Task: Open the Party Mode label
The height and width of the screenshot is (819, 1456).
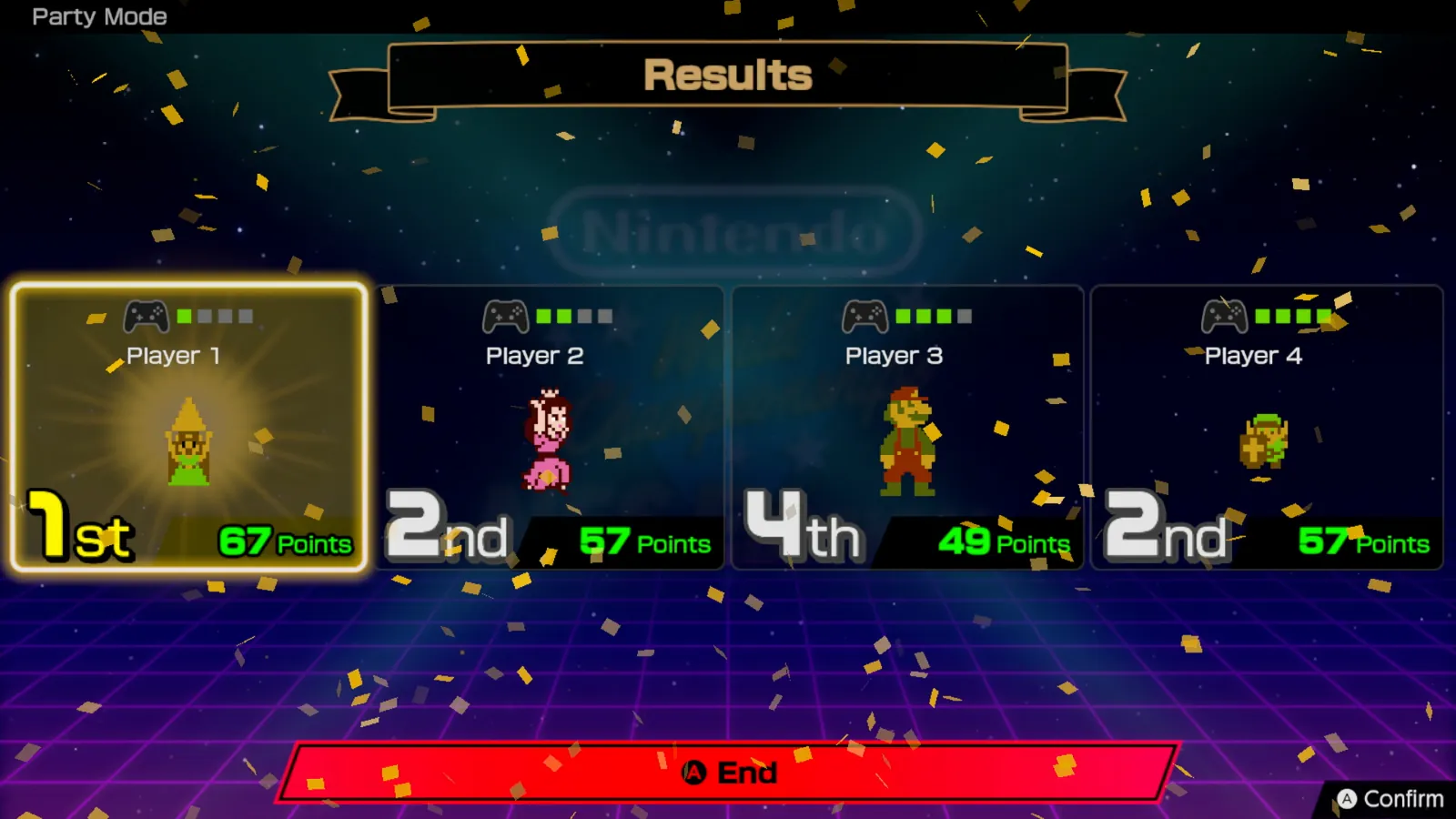Action: click(98, 16)
